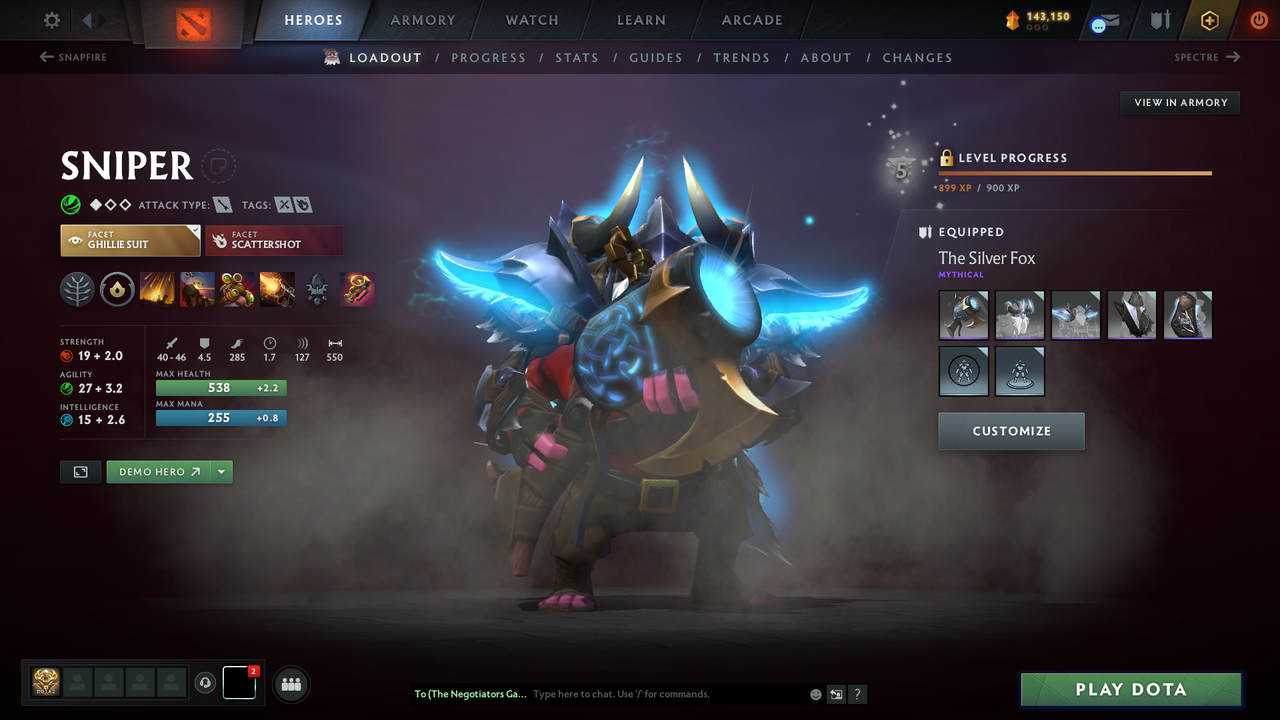1280x720 pixels.
Task: Open the messages envelope icon
Action: tap(1103, 21)
